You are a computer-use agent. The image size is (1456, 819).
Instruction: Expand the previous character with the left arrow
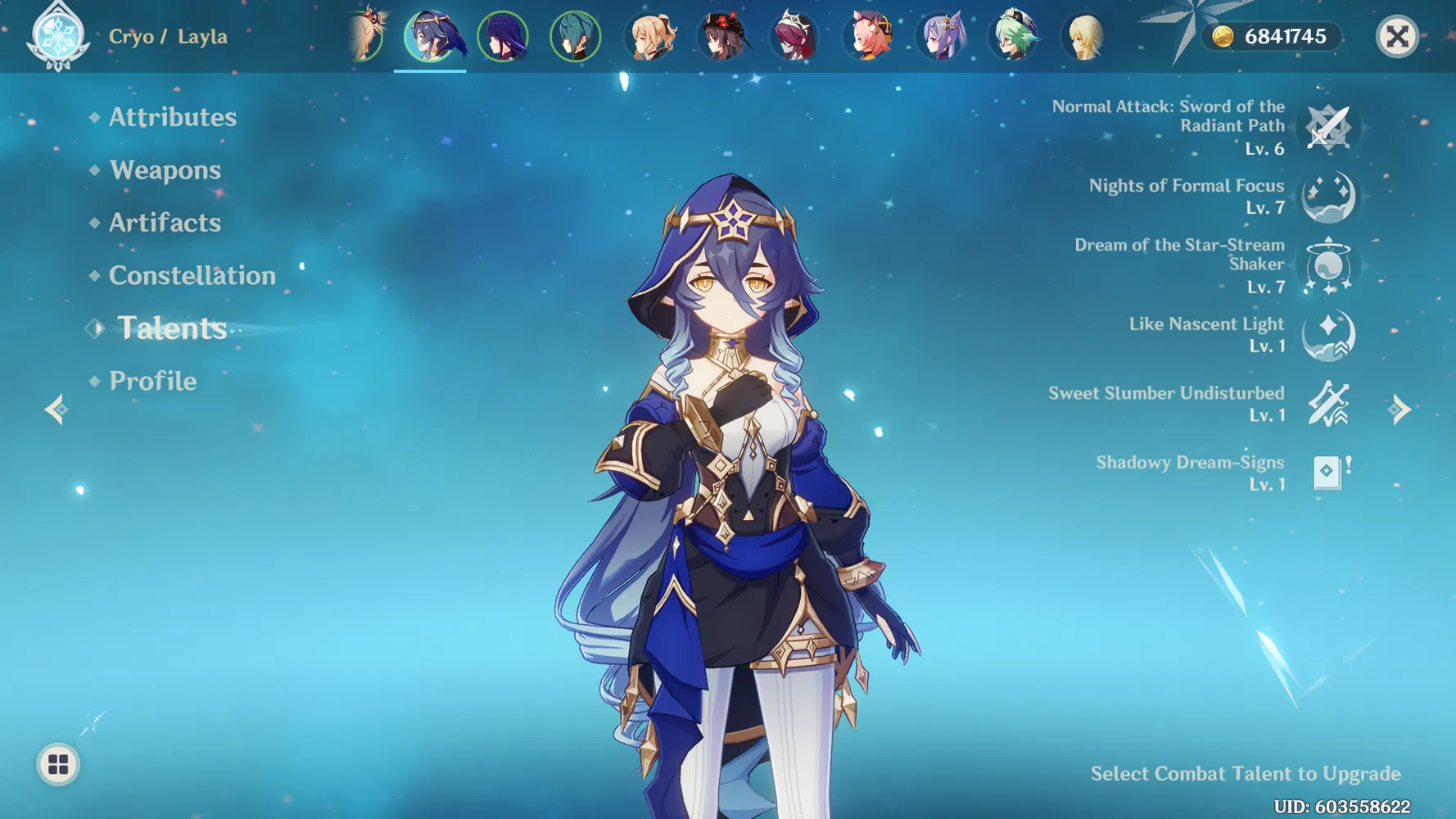[55, 409]
